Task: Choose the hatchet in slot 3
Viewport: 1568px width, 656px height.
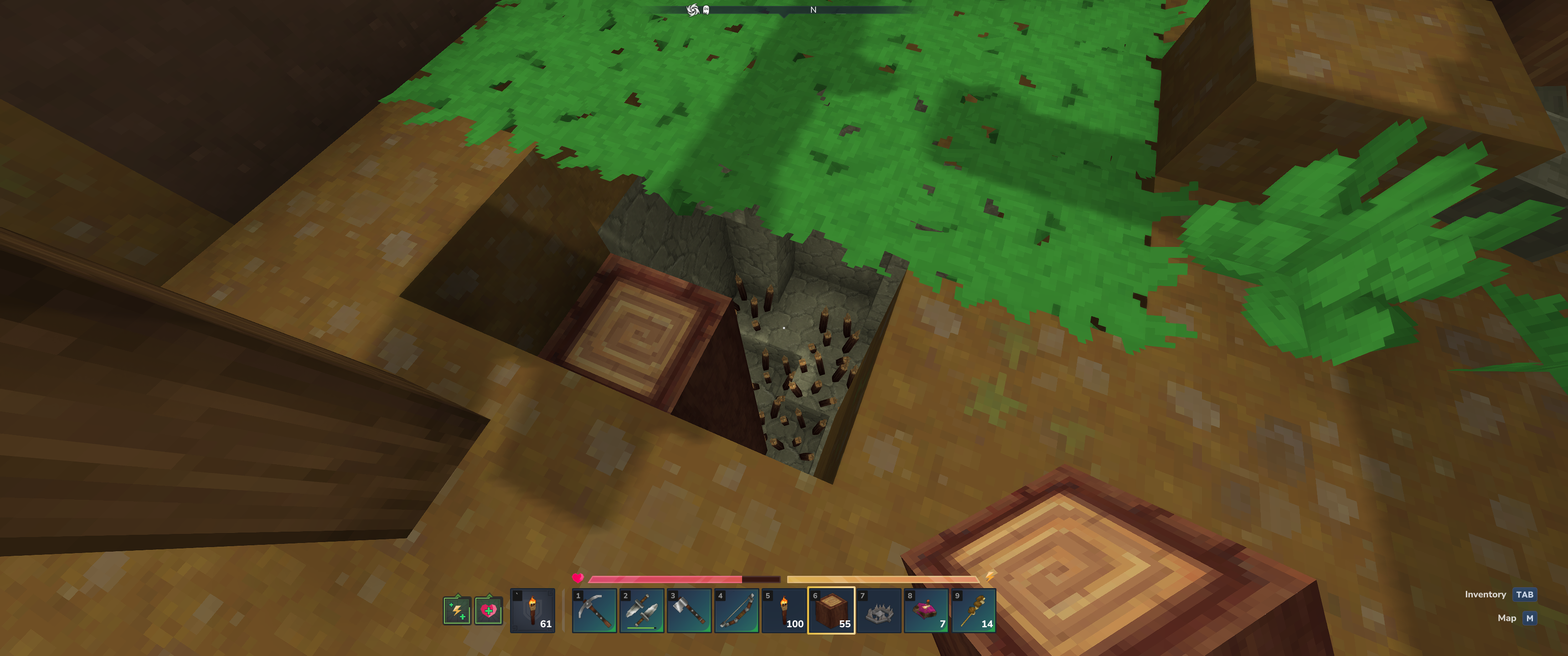Action: pyautogui.click(x=689, y=610)
